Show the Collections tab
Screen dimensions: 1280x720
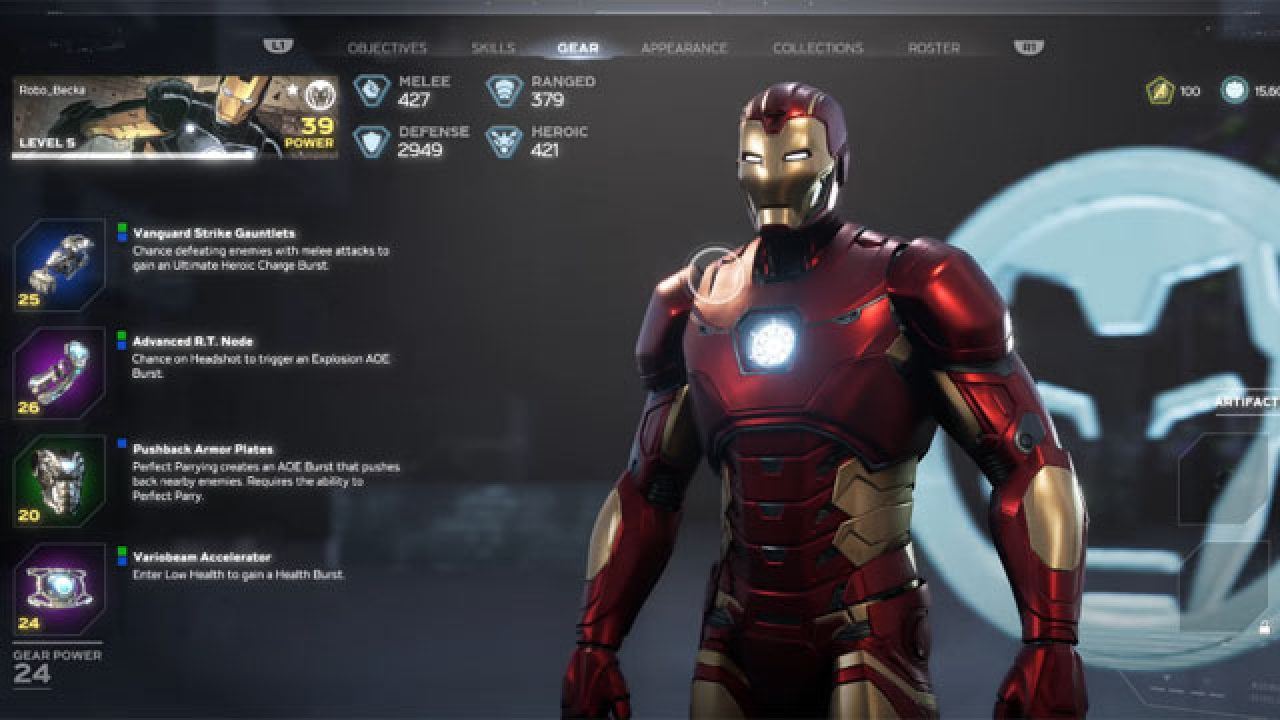pos(817,48)
